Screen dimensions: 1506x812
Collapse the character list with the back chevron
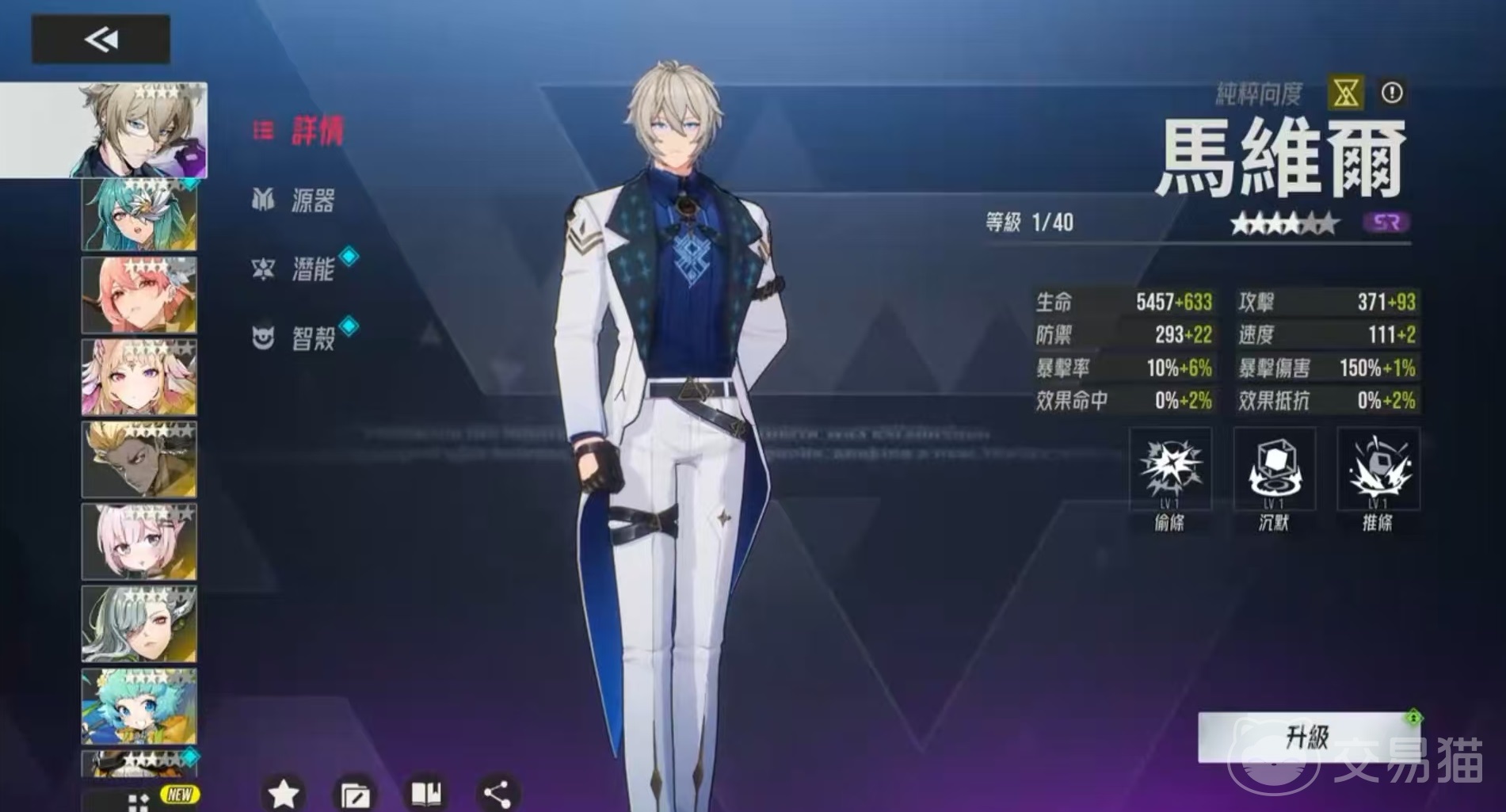(101, 39)
